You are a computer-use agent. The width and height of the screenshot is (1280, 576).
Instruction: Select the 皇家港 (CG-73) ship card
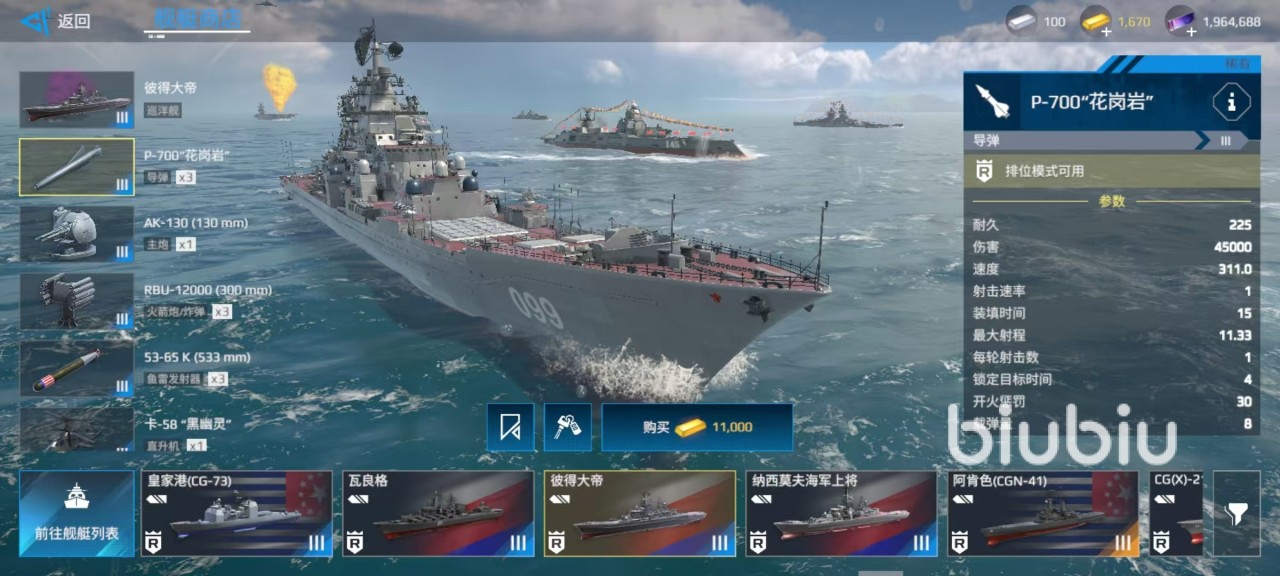(x=236, y=513)
